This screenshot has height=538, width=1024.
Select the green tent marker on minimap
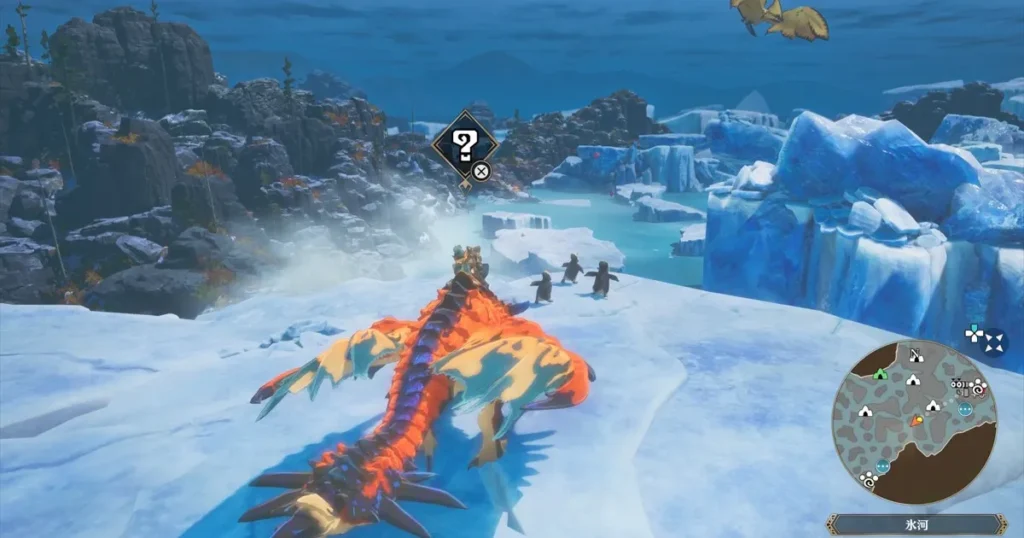pyautogui.click(x=880, y=374)
